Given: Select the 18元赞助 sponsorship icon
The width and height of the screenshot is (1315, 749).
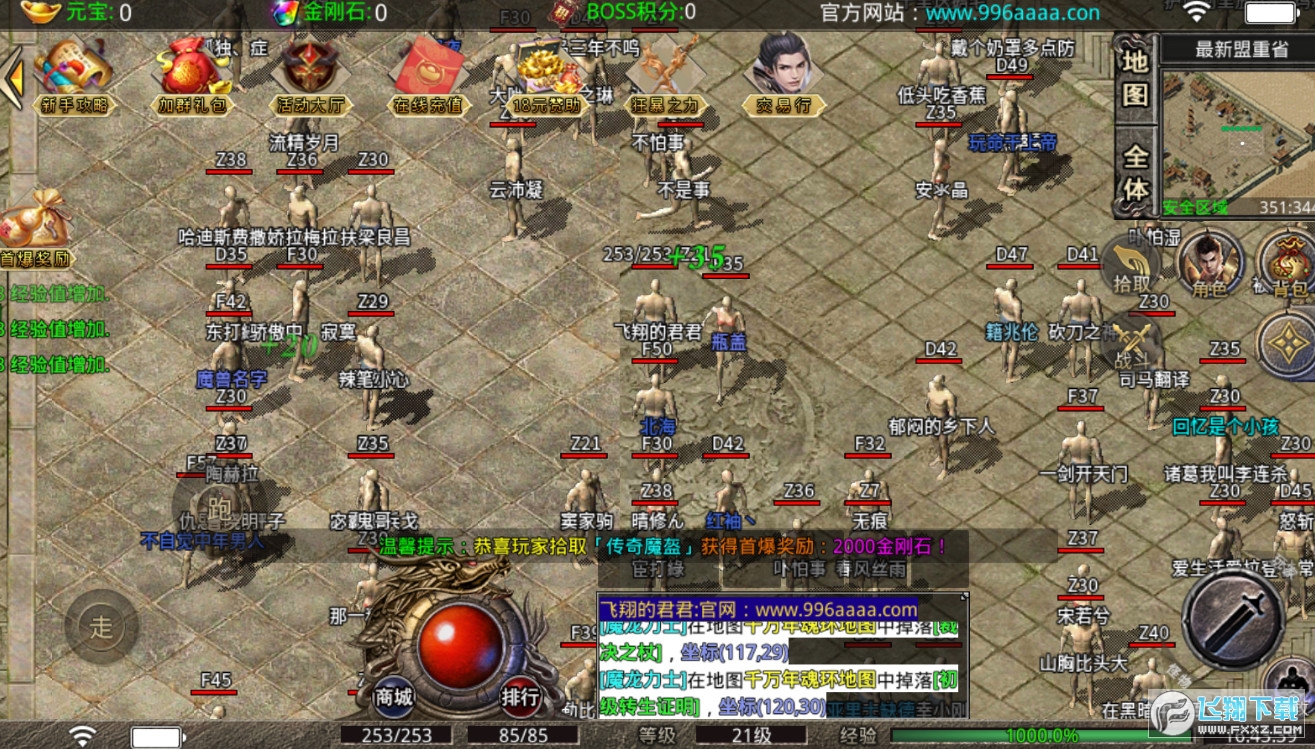Looking at the screenshot, I should 546,77.
